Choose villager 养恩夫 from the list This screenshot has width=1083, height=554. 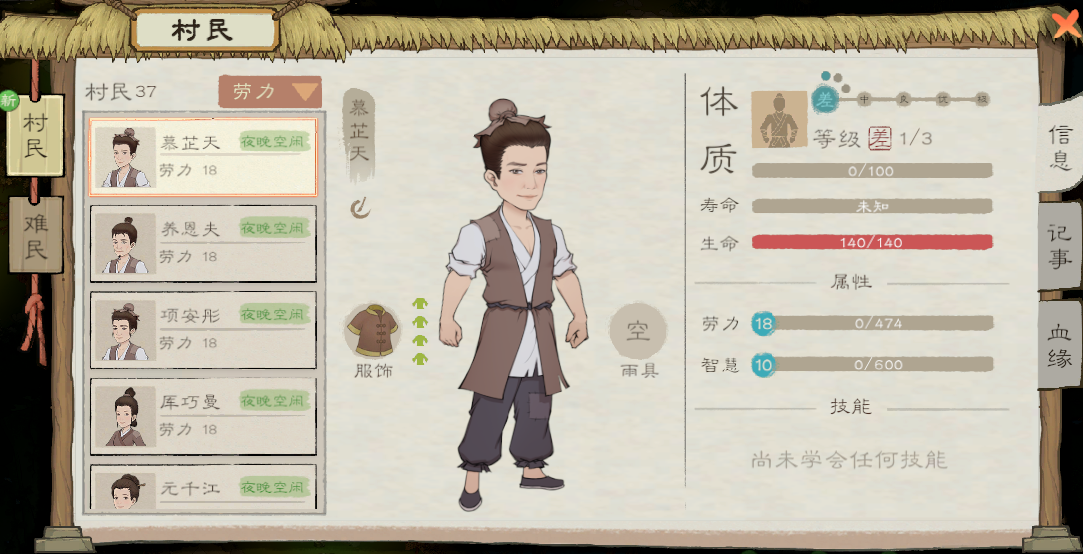203,243
